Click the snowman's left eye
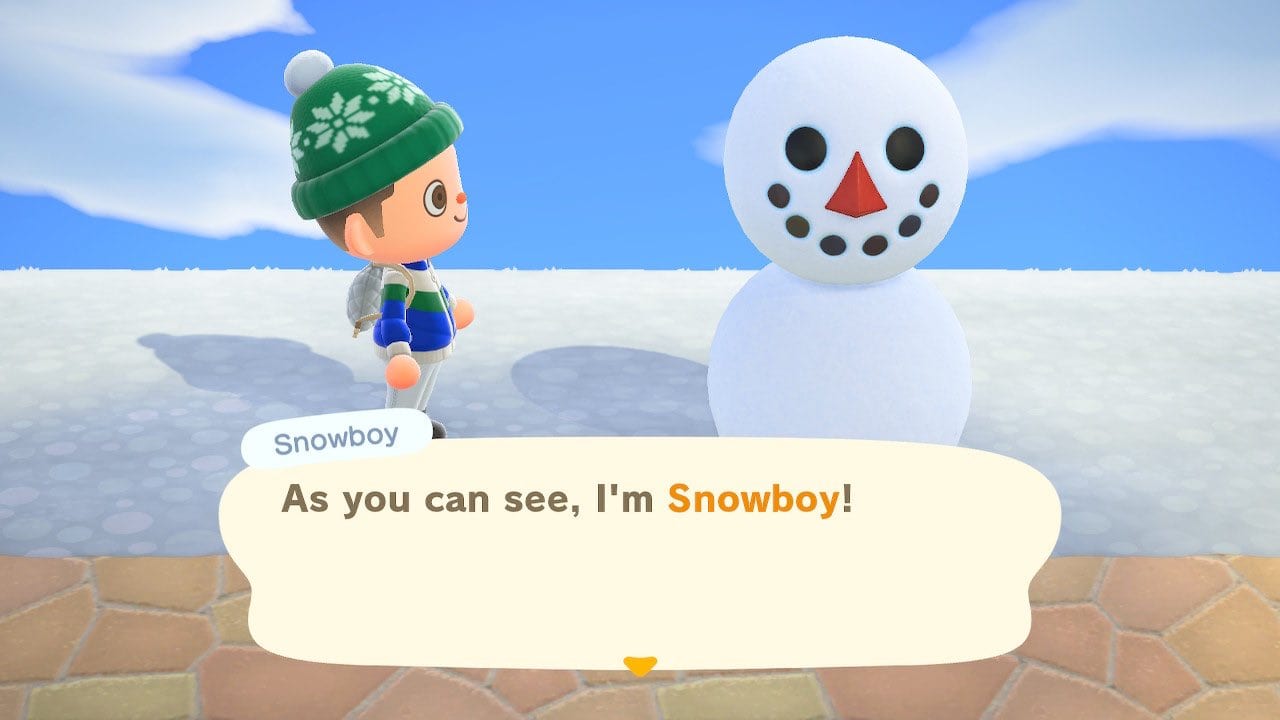The width and height of the screenshot is (1280, 720). point(804,150)
